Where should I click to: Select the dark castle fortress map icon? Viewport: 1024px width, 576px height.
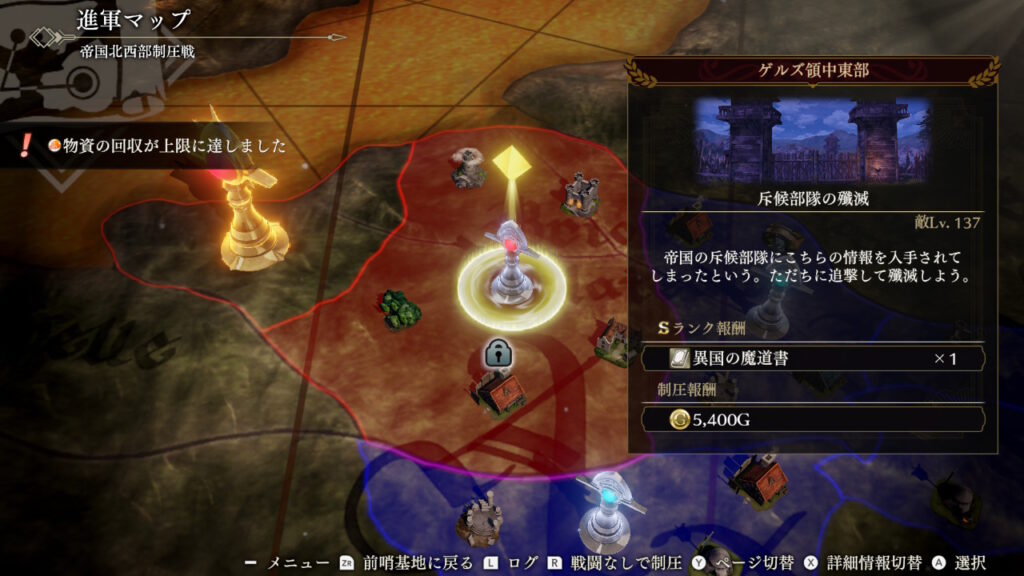[579, 193]
